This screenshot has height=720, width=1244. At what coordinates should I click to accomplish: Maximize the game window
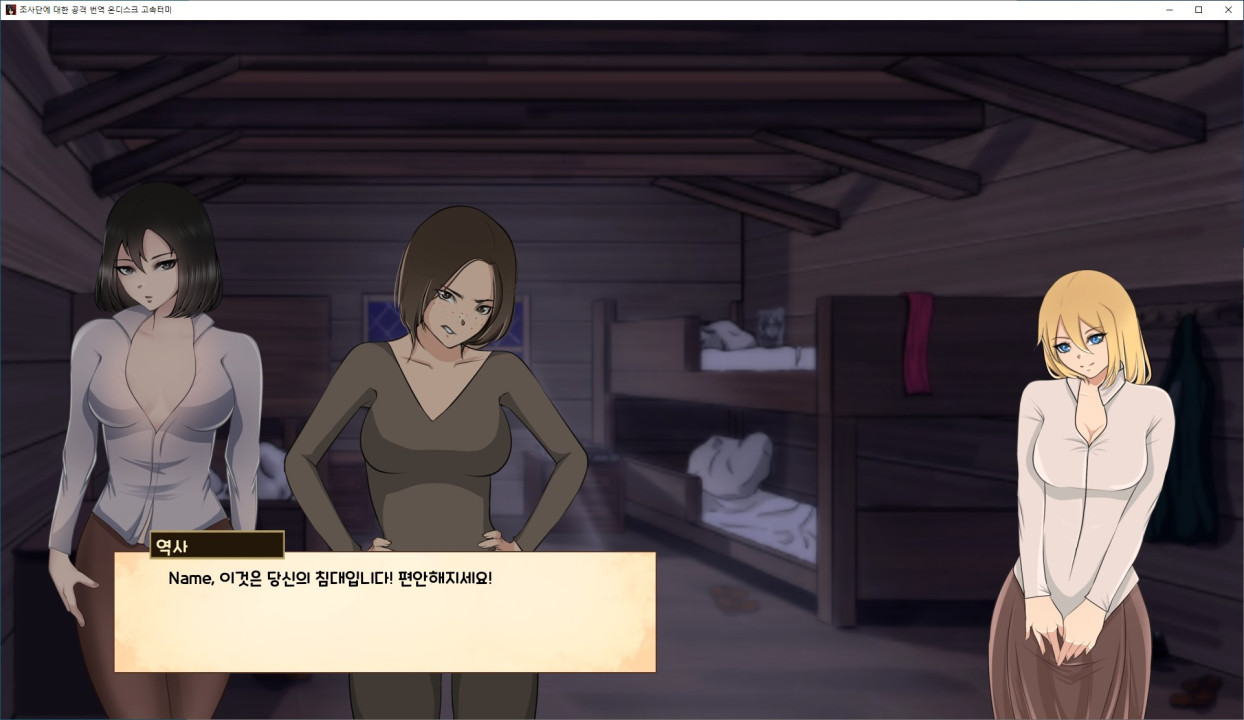[1198, 10]
